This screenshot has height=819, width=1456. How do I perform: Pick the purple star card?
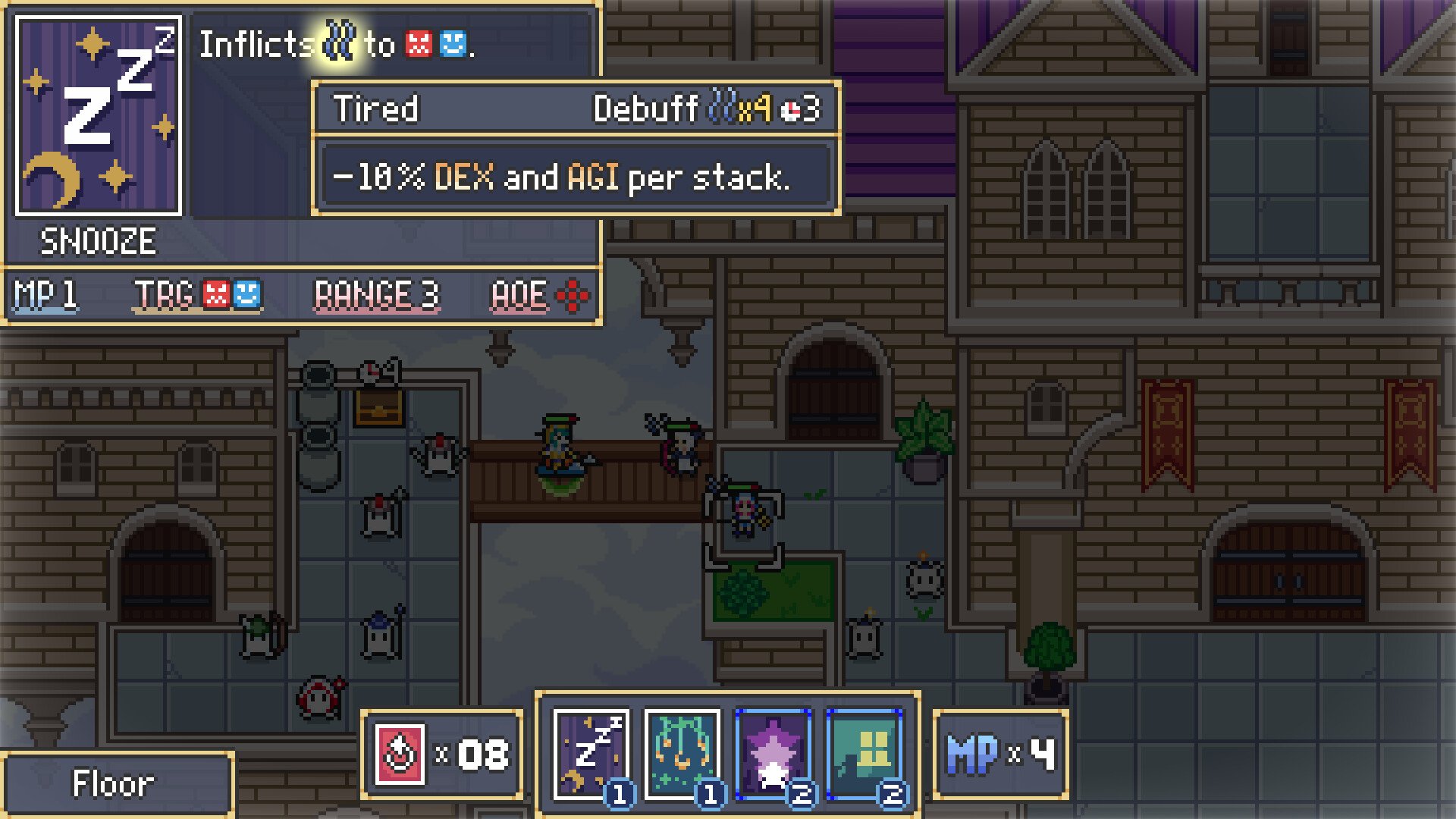tap(773, 754)
